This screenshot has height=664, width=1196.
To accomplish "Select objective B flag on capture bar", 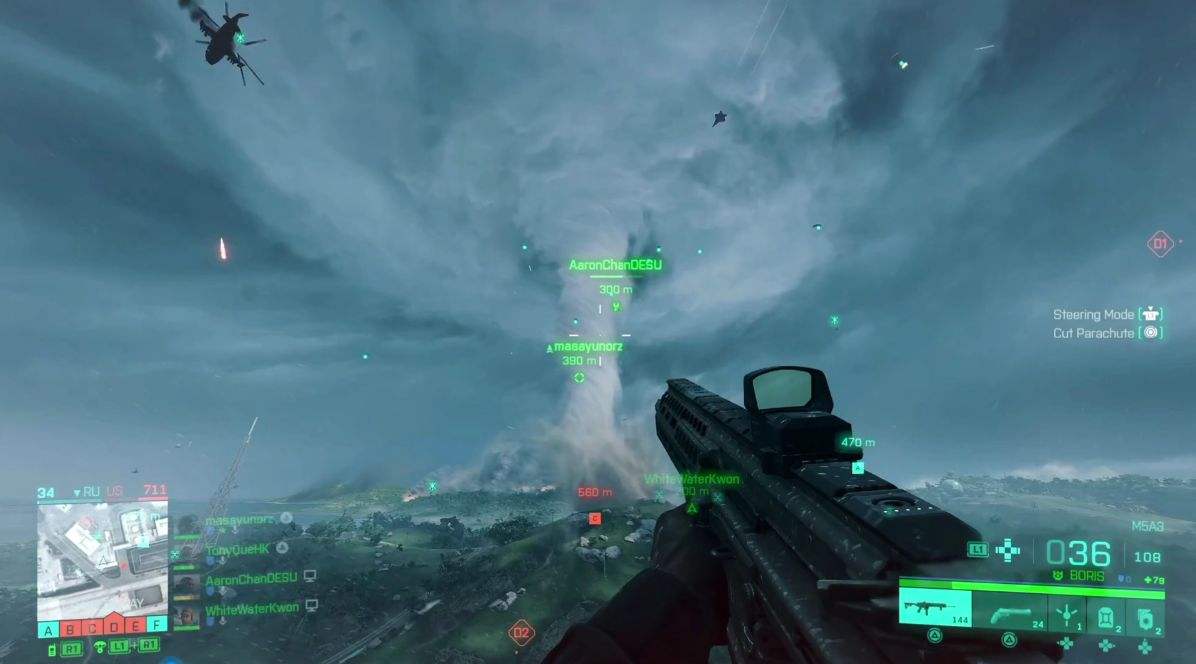I will (x=70, y=629).
